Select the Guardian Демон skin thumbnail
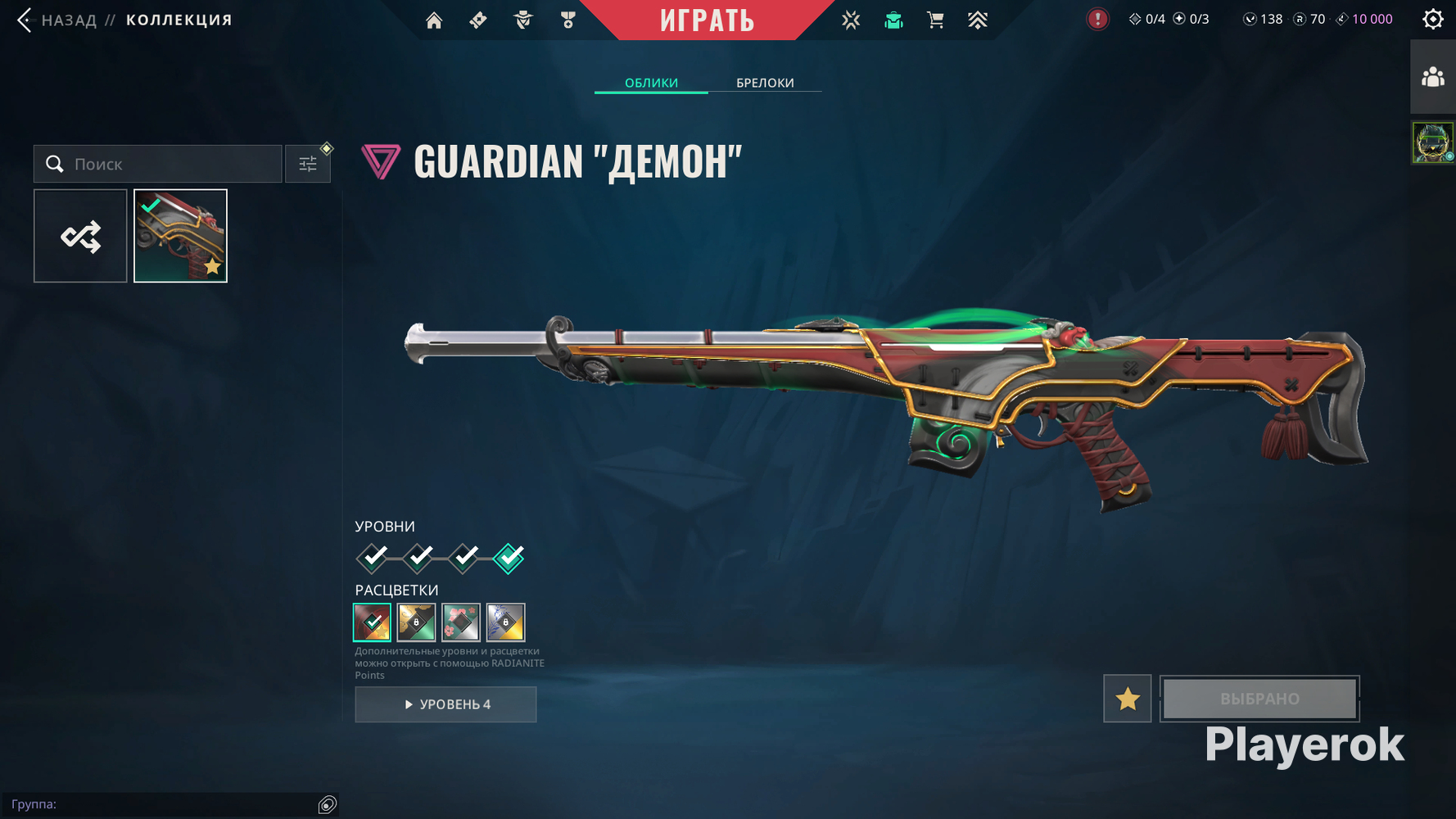Screen dimensions: 1456x819 [180, 237]
